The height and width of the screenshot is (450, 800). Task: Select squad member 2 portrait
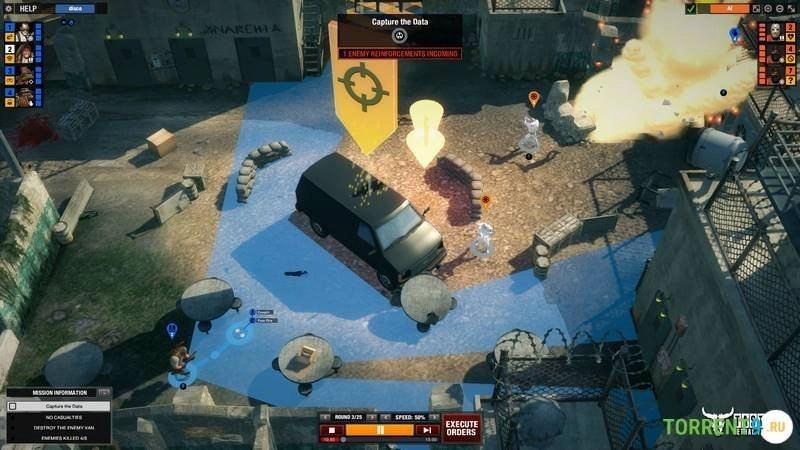pos(24,53)
